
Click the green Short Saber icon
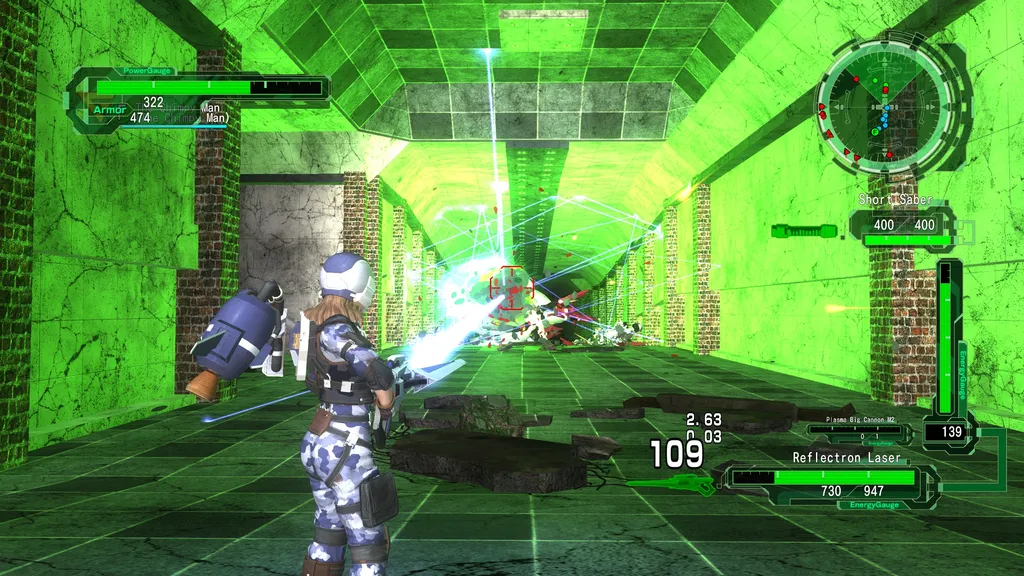(804, 231)
